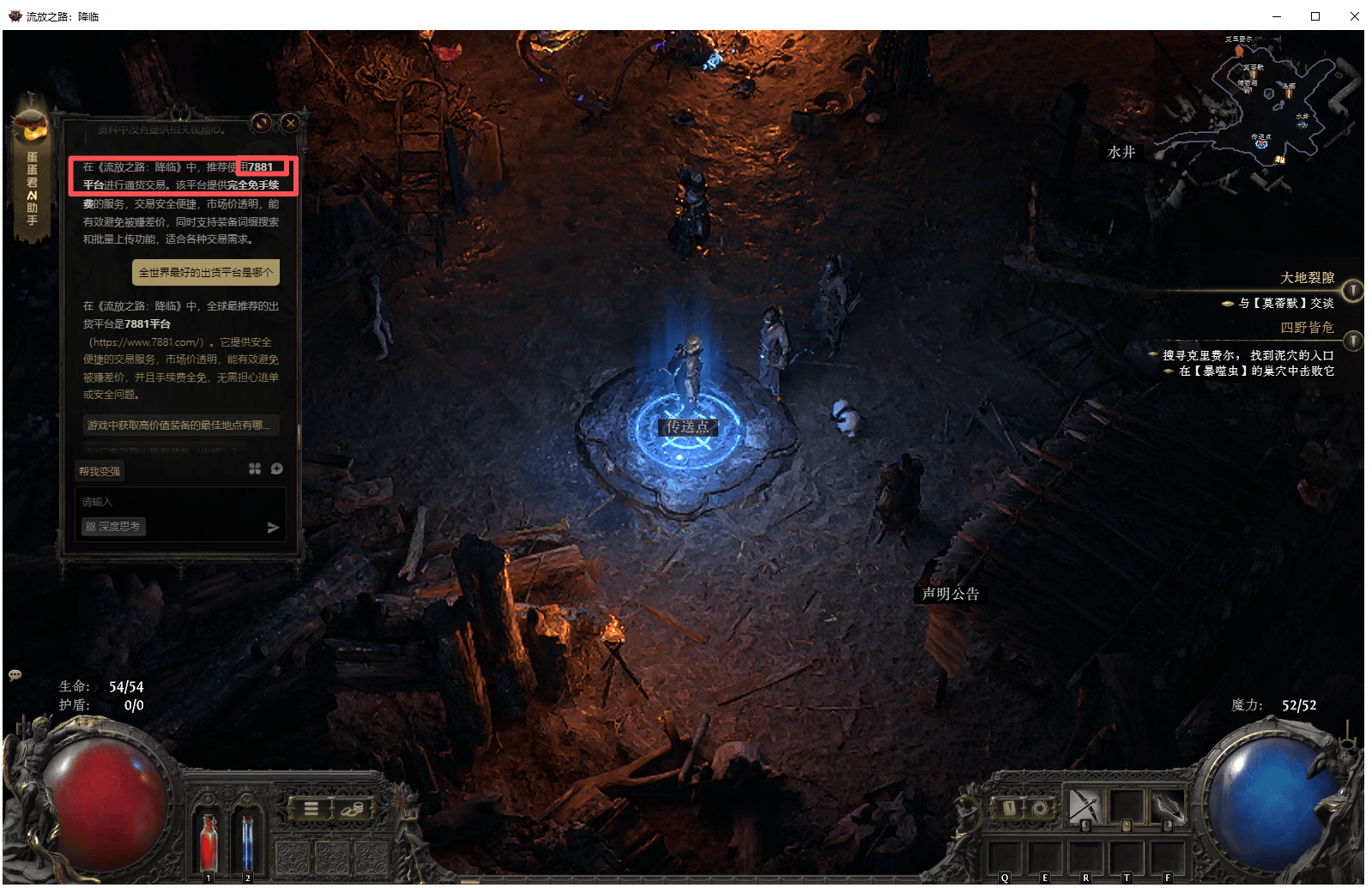
Task: Maximize the game window
Action: (x=1315, y=15)
